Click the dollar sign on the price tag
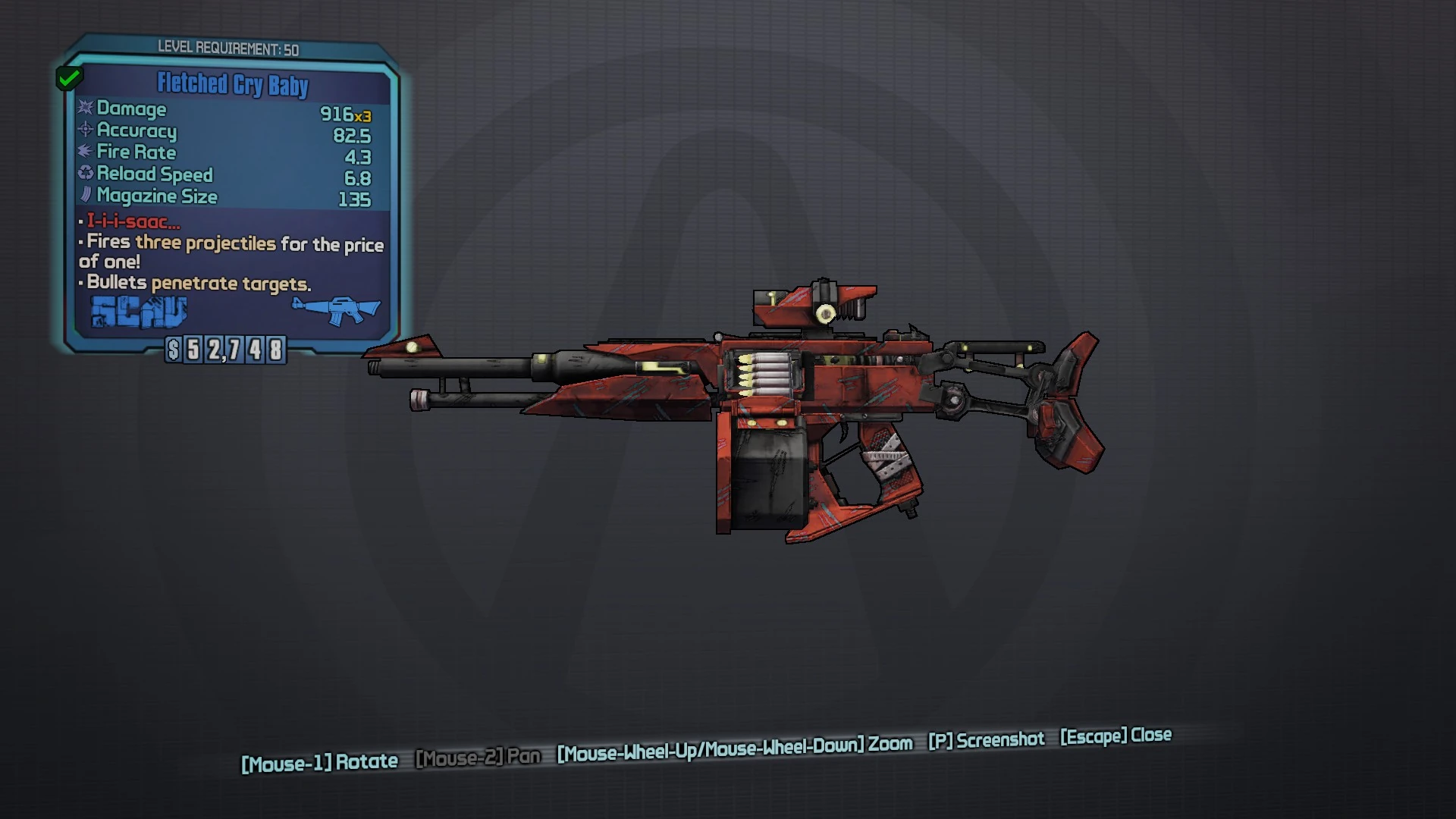Screen dimensions: 1456x819 (x=175, y=350)
